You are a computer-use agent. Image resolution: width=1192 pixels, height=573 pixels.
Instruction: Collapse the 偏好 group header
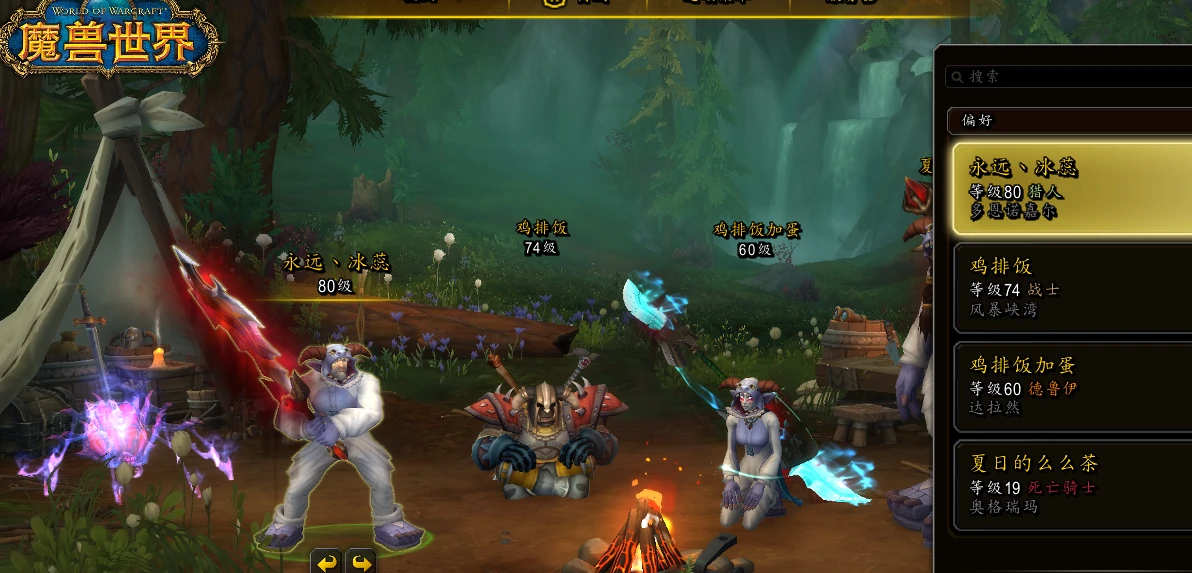(x=1069, y=121)
